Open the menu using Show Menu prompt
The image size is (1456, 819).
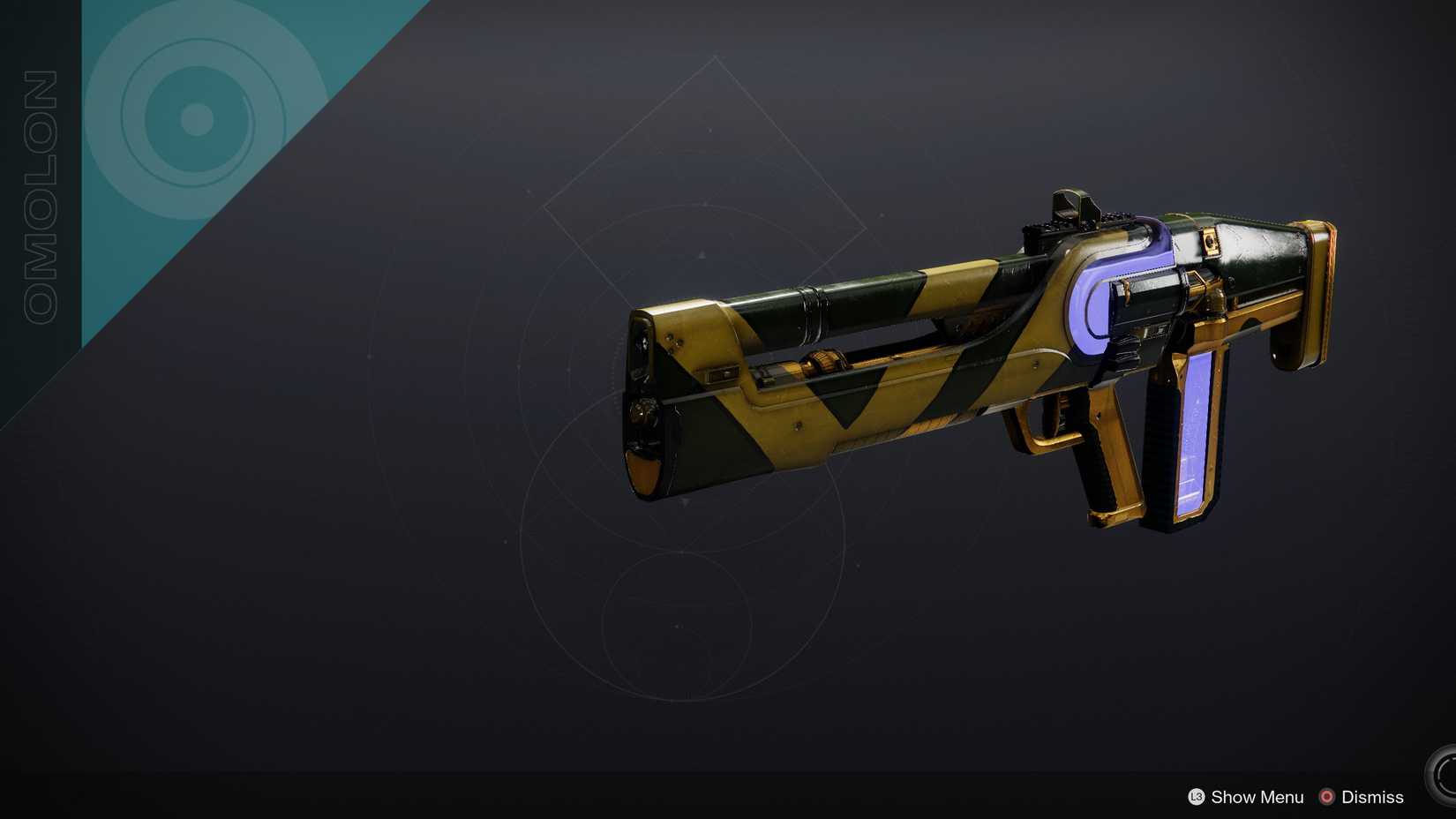coord(1256,797)
